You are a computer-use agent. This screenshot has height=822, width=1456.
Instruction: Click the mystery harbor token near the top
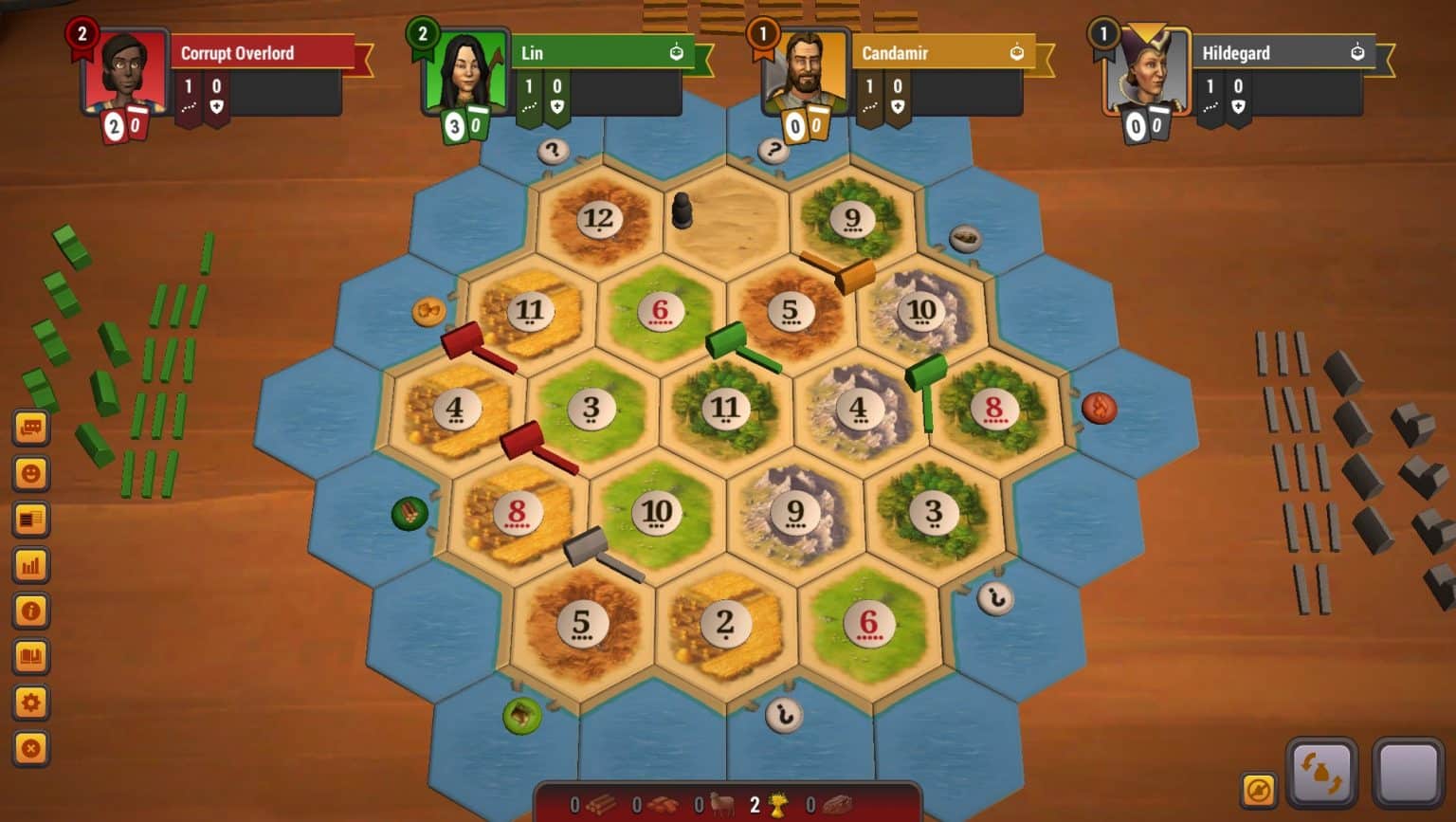click(553, 150)
